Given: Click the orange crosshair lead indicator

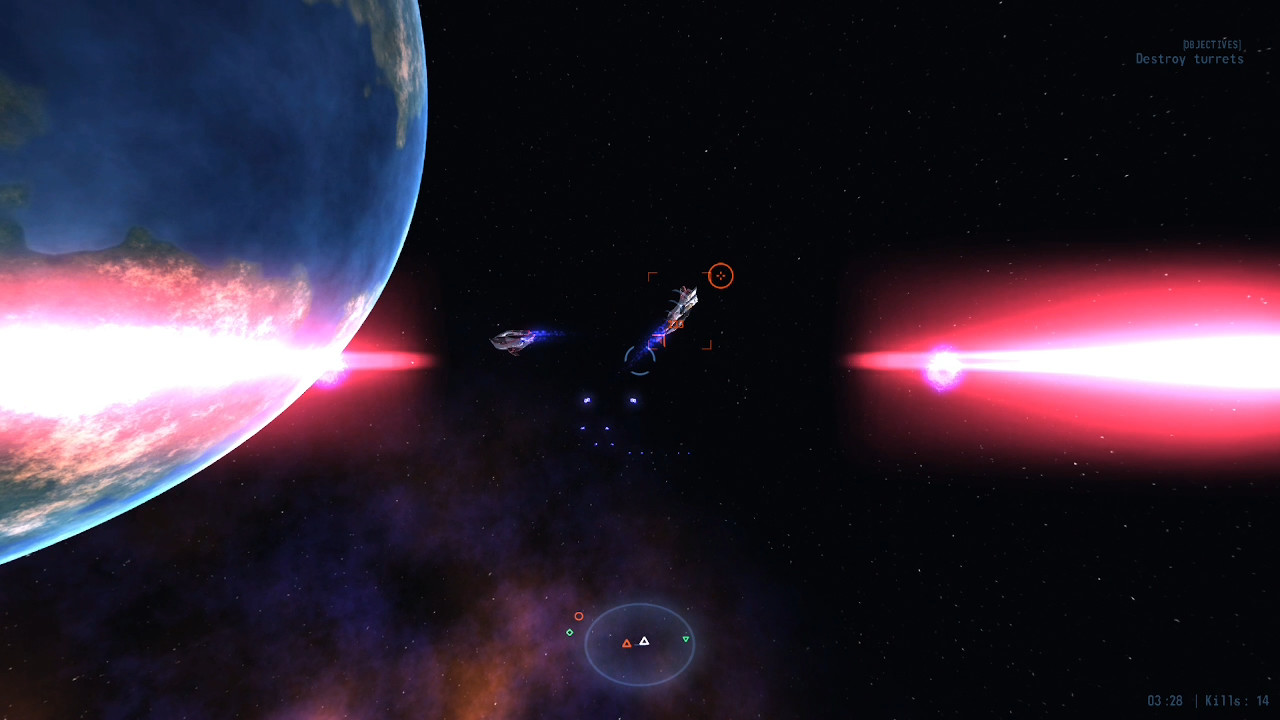Looking at the screenshot, I should [722, 275].
